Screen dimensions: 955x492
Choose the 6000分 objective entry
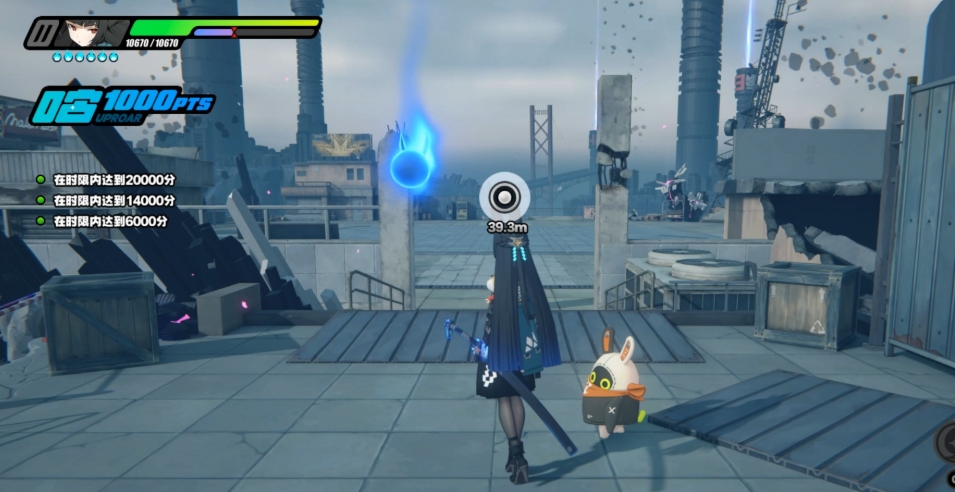tap(107, 221)
